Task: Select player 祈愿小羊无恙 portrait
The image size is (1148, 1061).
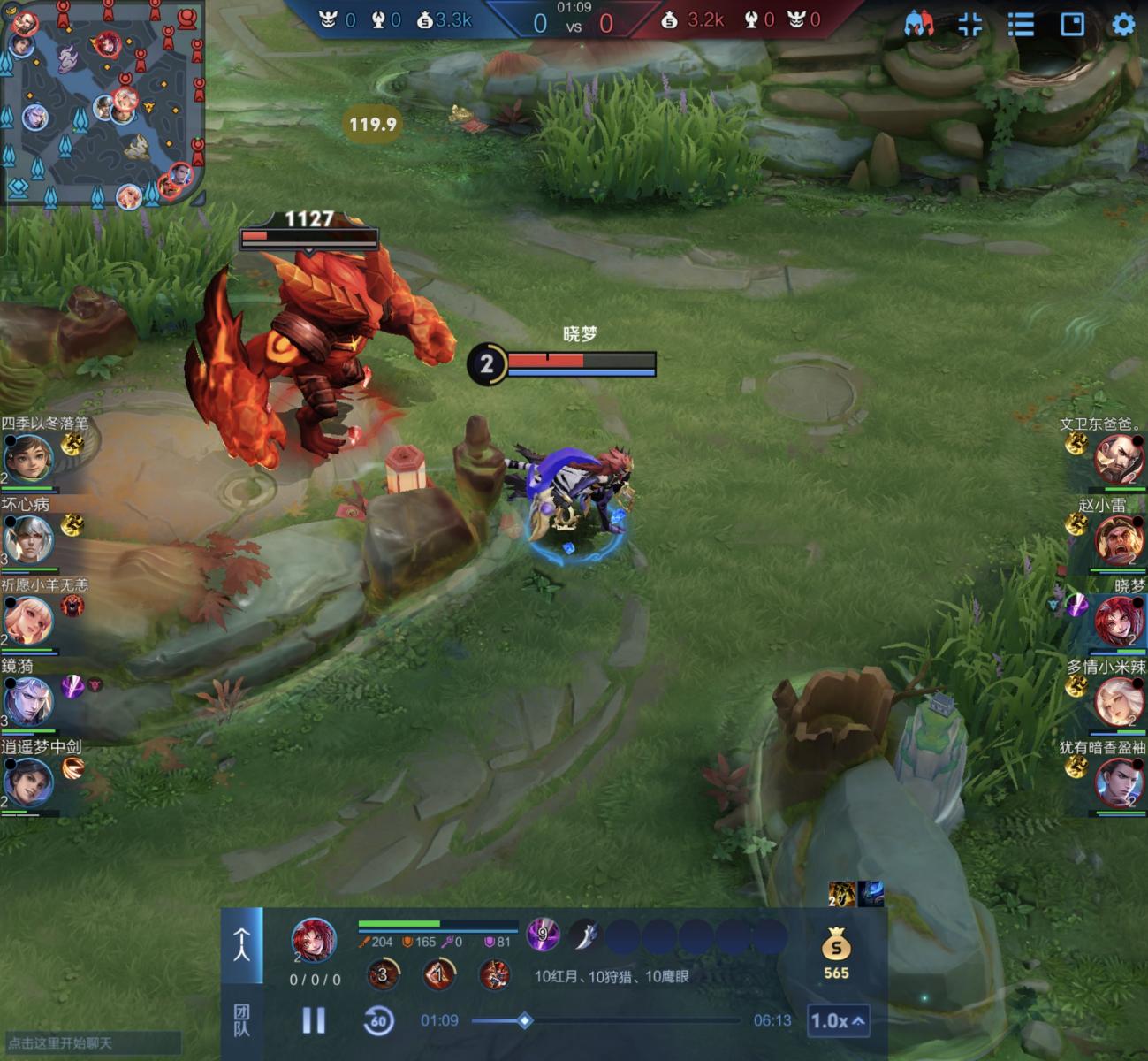Action: [x=28, y=620]
